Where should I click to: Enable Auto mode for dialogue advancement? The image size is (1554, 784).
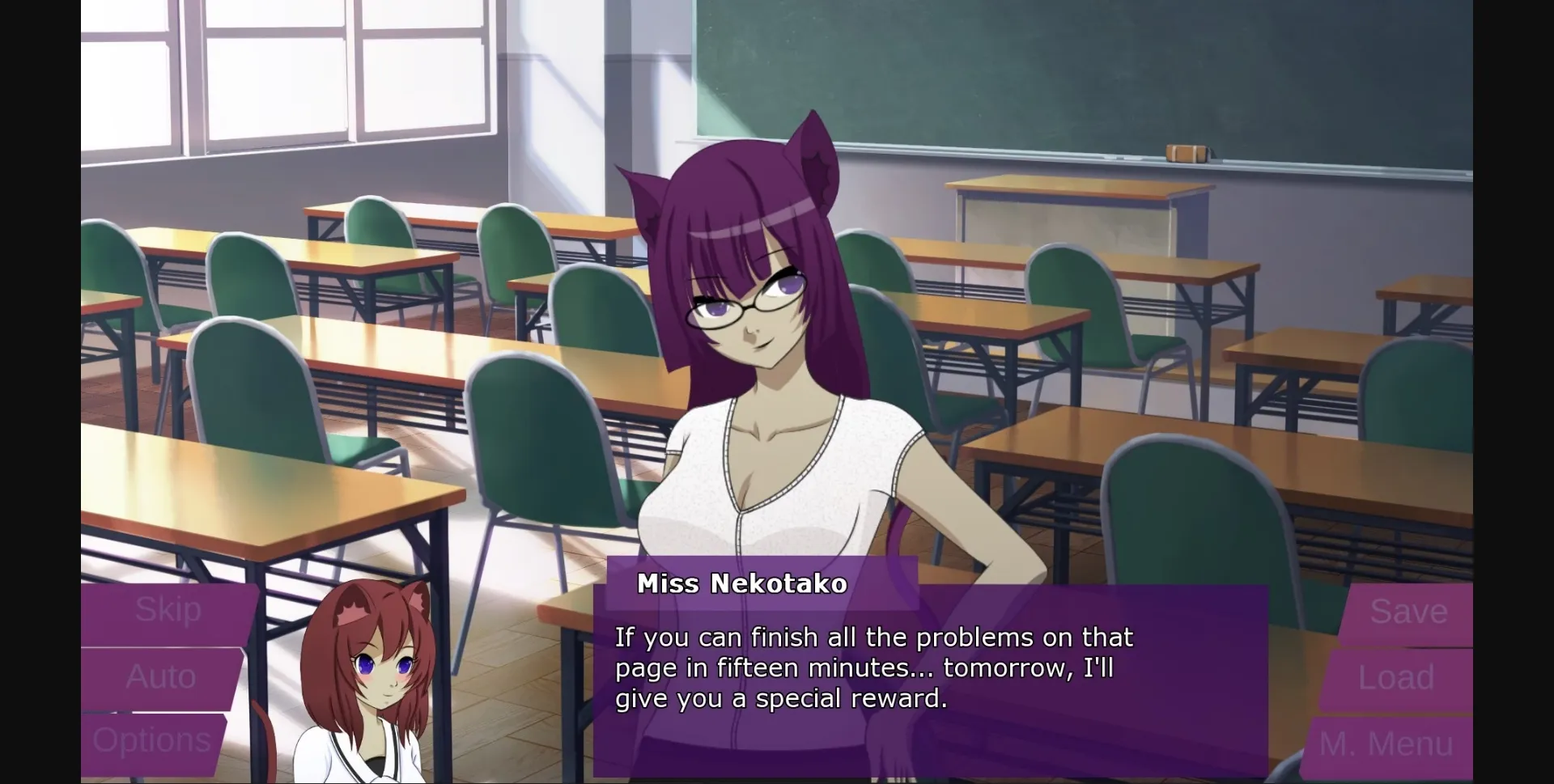click(x=162, y=676)
